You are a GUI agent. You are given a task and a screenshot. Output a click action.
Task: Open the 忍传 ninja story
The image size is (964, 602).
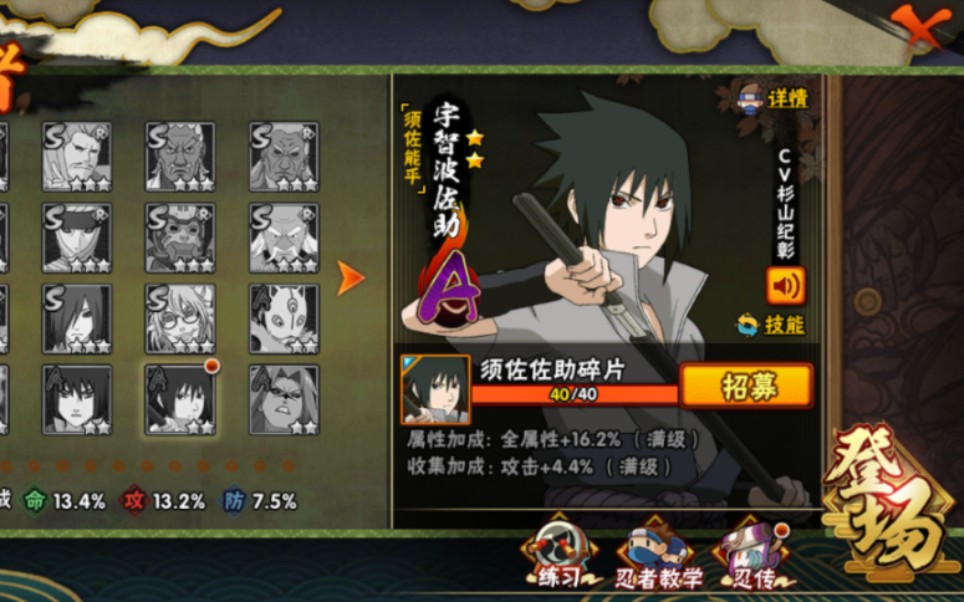[748, 558]
